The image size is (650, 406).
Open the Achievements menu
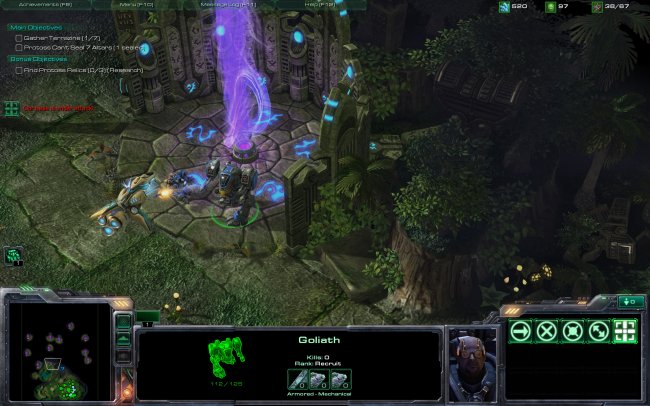pyautogui.click(x=46, y=5)
